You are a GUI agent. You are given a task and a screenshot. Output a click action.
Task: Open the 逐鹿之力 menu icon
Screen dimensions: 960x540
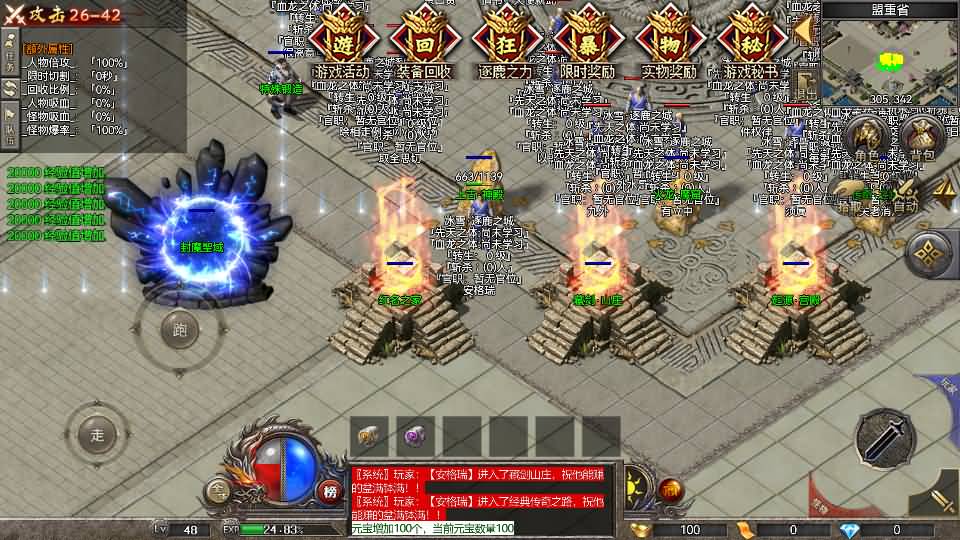tap(506, 45)
